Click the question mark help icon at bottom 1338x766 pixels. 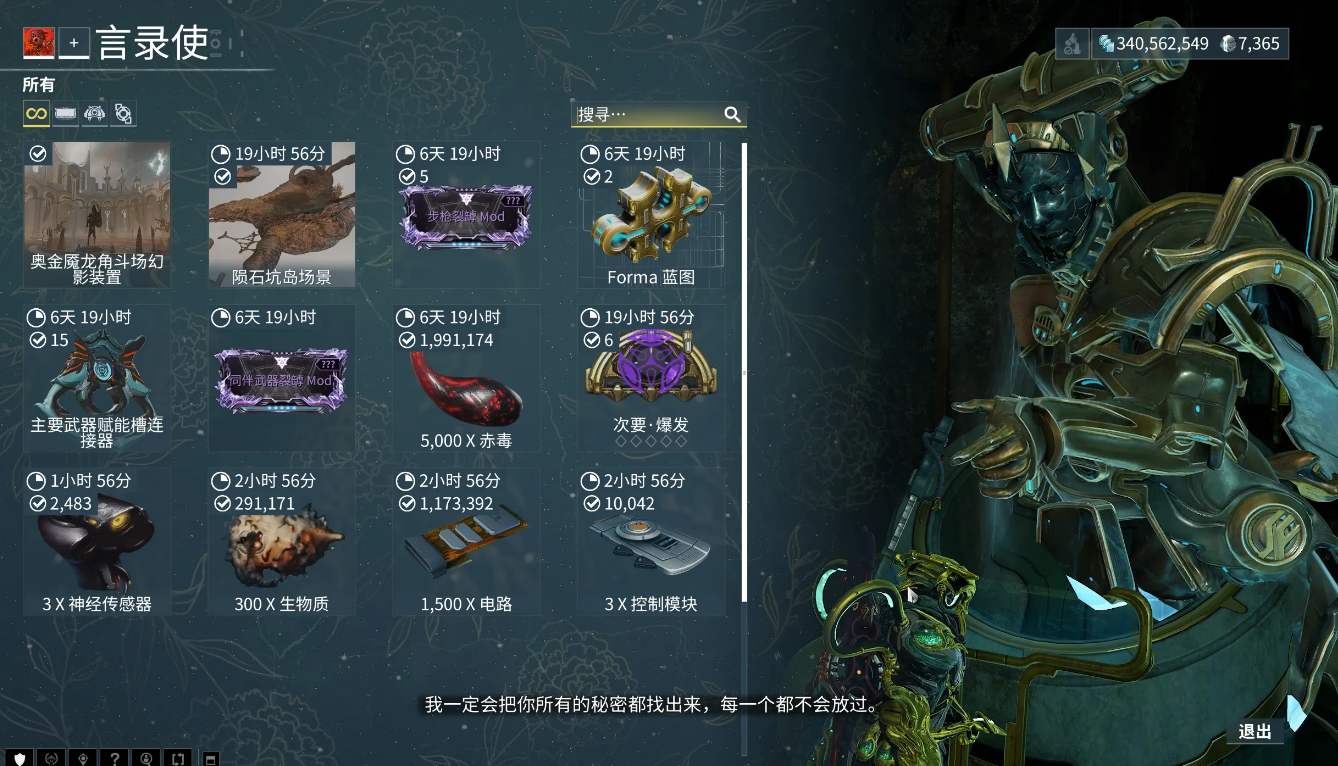[114, 757]
